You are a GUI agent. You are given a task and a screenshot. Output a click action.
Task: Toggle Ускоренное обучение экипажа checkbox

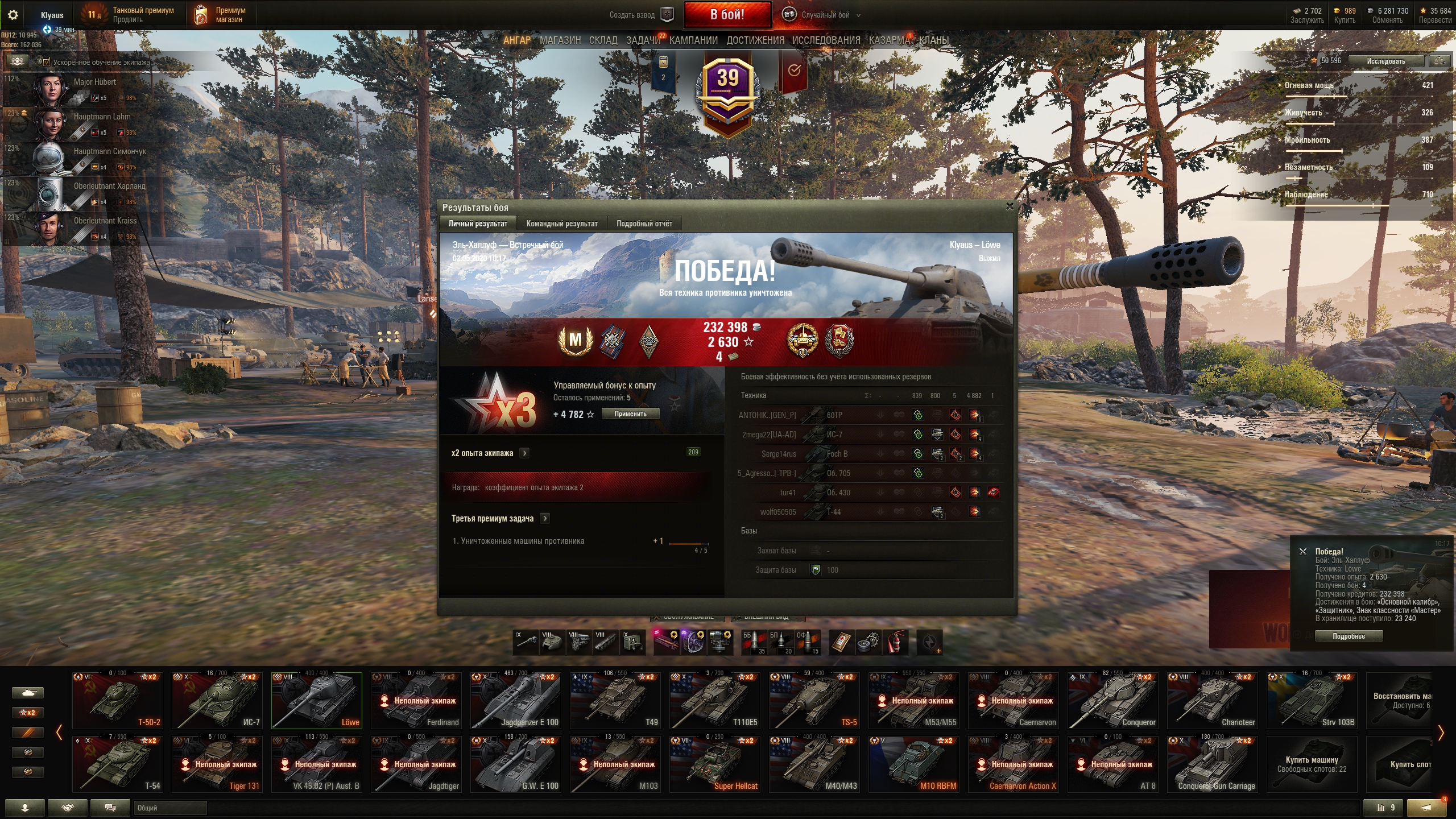click(47, 62)
